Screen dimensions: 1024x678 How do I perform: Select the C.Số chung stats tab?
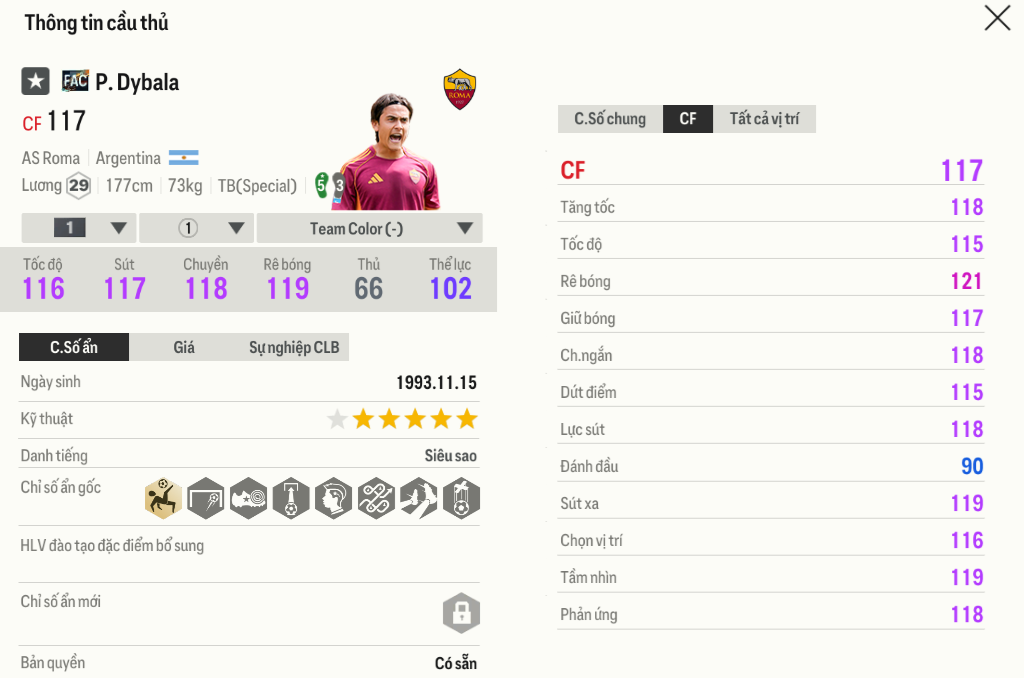[x=610, y=119]
